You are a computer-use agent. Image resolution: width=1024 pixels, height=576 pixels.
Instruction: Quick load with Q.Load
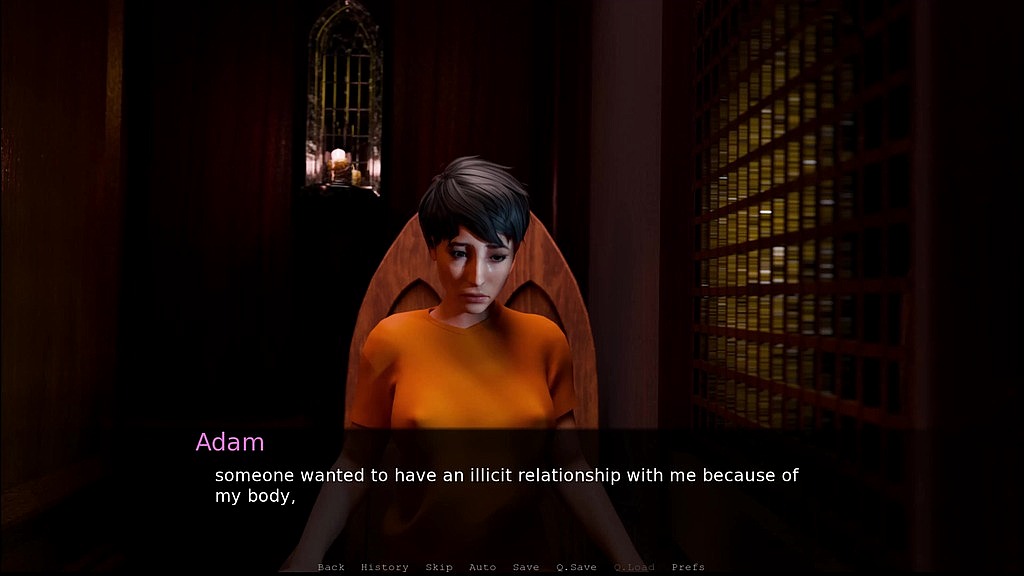tap(634, 567)
